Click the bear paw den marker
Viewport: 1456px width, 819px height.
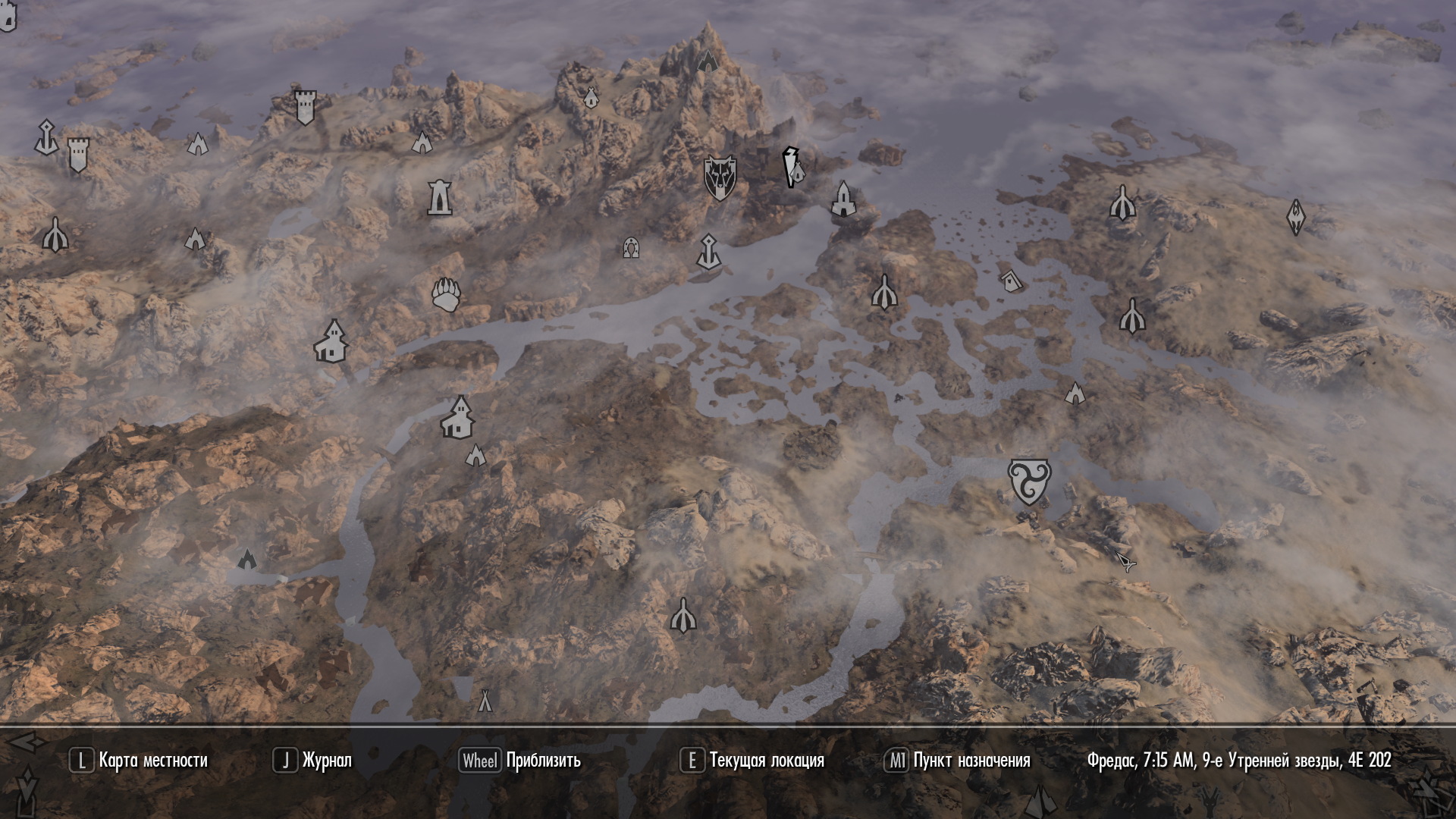pos(446,294)
